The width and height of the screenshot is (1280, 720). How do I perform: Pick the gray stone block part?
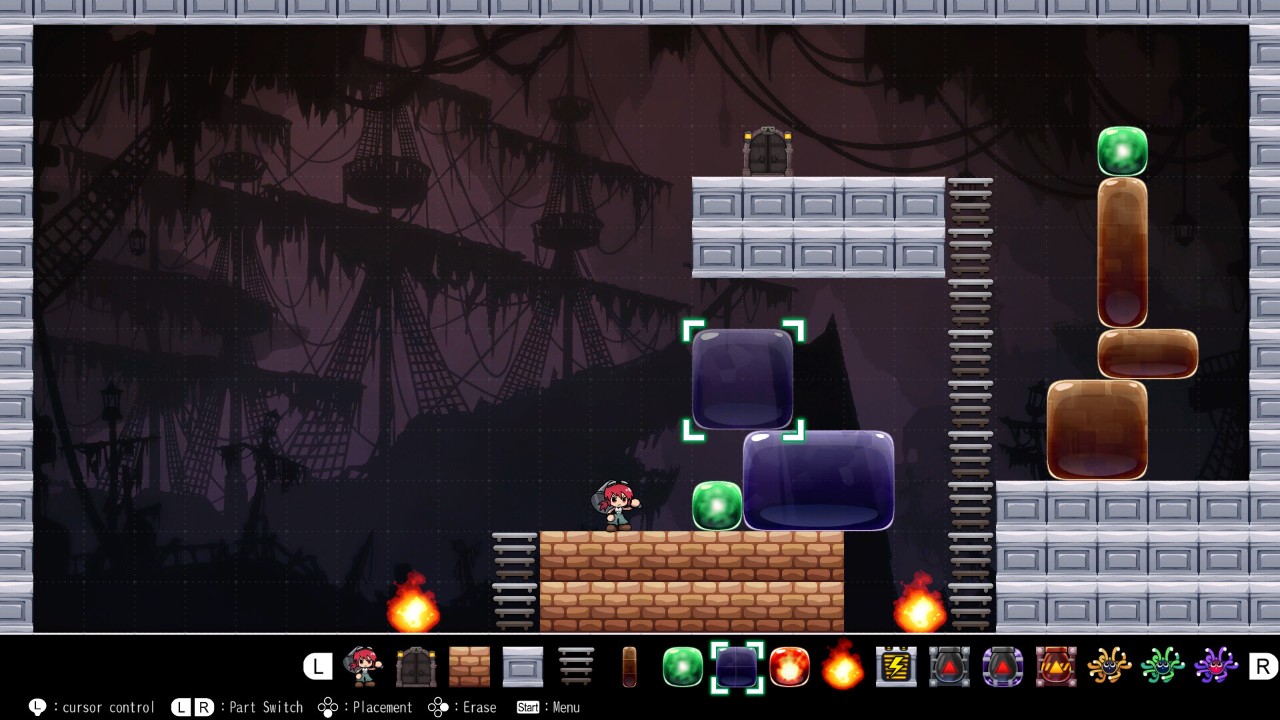click(522, 666)
